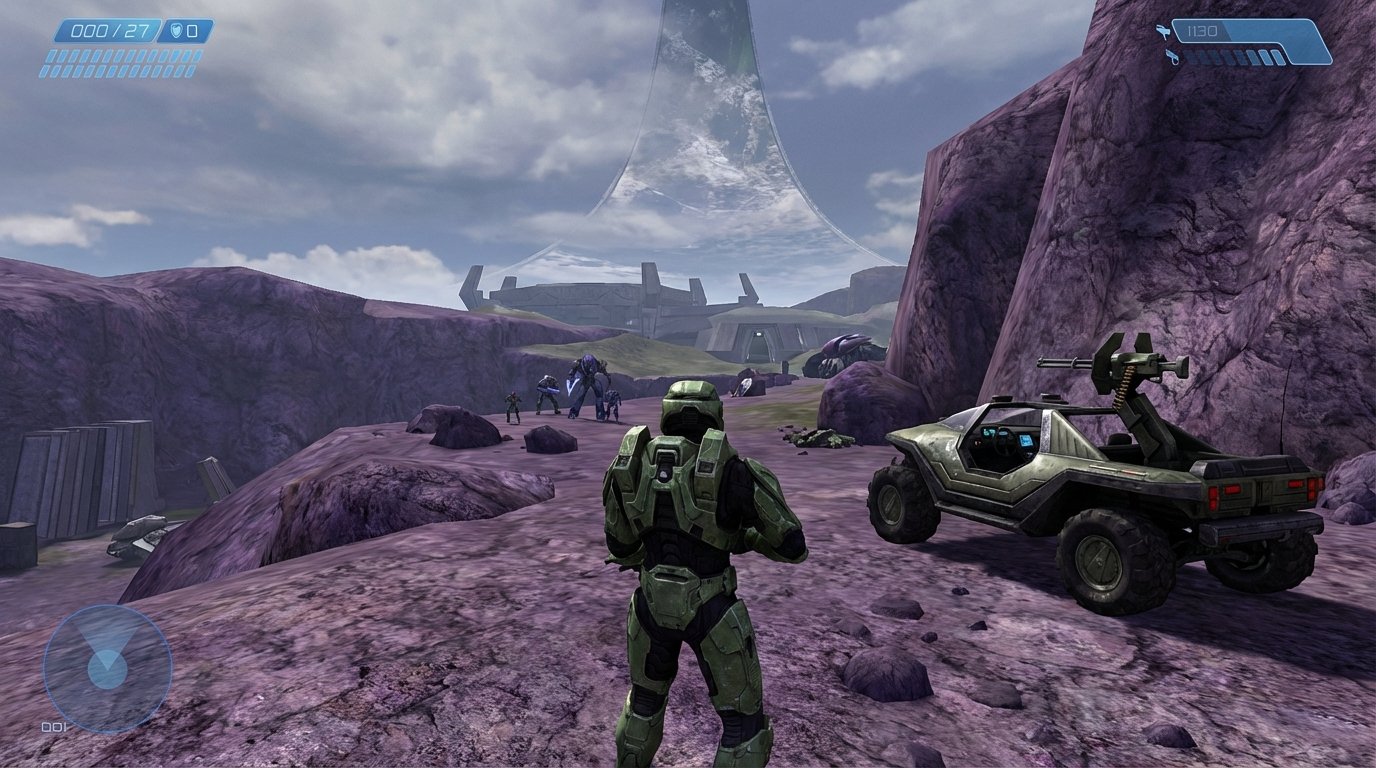
Task: Click the shield emblem next to the counter
Action: pos(176,30)
